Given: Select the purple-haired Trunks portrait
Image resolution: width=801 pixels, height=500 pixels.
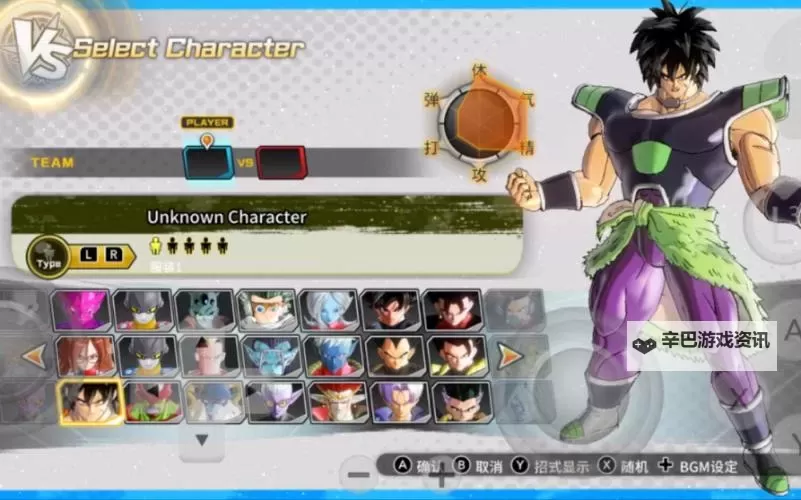Looking at the screenshot, I should pyautogui.click(x=401, y=401).
